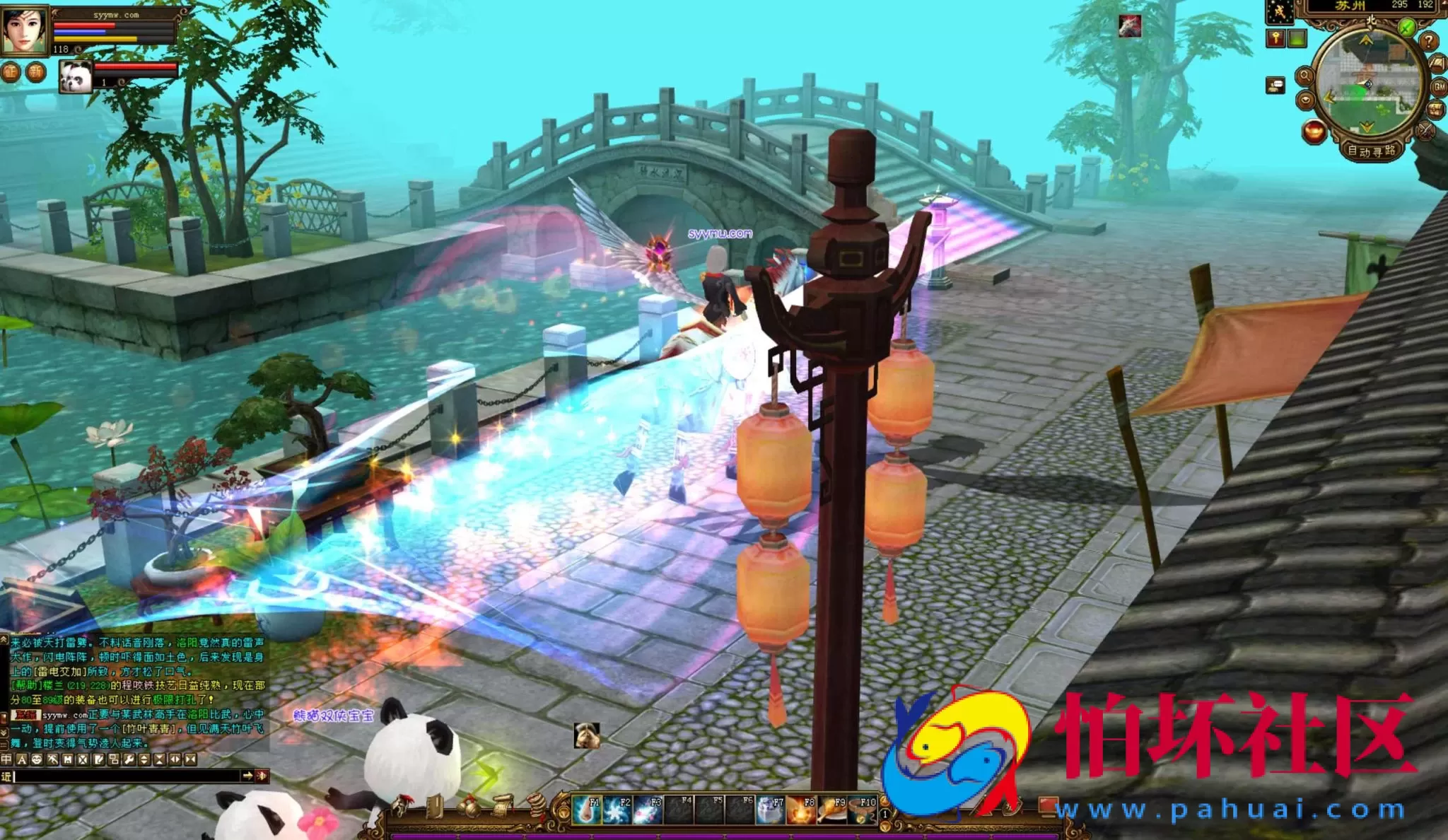Click the crossed-swords PK icon below the minimap
Viewport: 1448px width, 840px height.
tap(1425, 131)
